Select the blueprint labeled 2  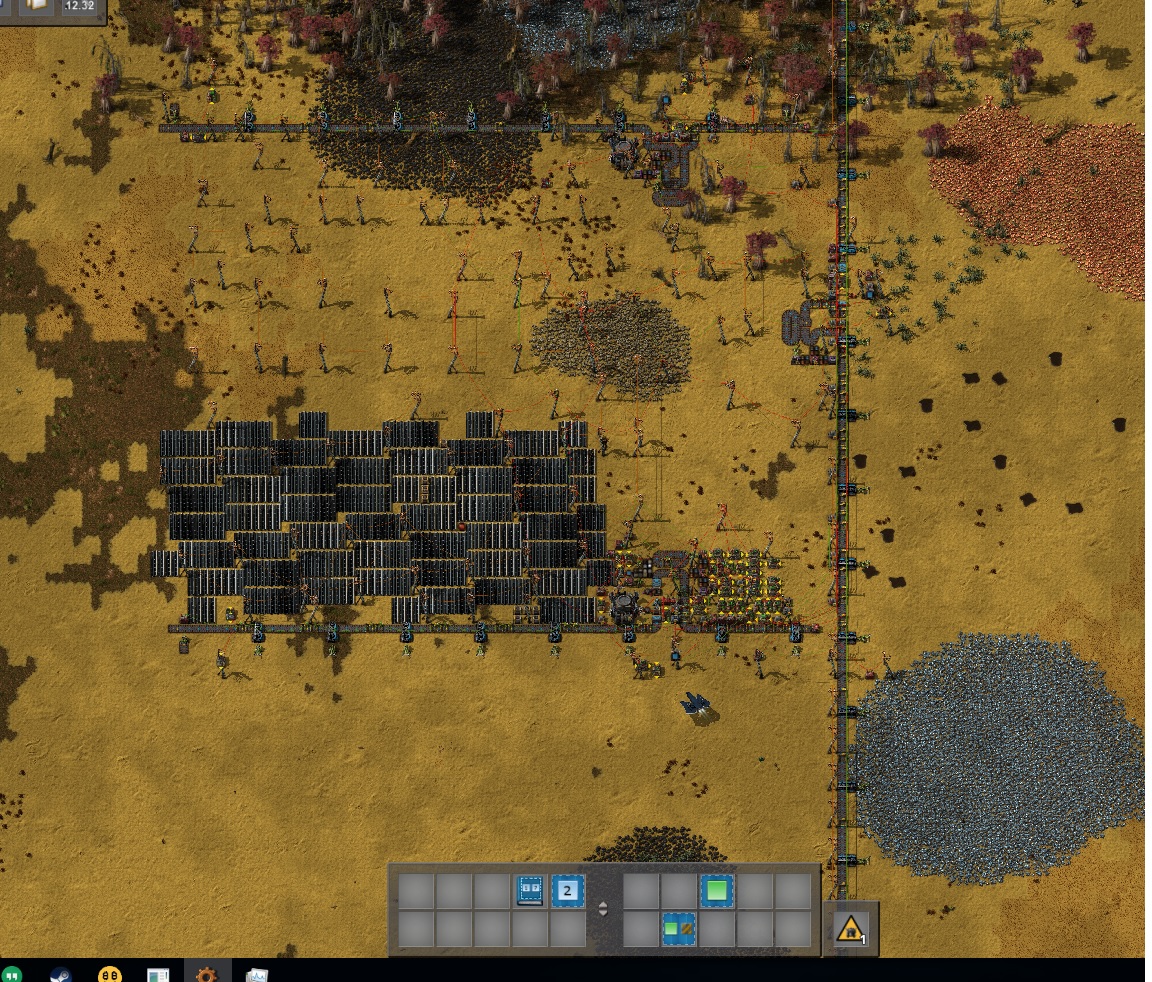click(568, 890)
